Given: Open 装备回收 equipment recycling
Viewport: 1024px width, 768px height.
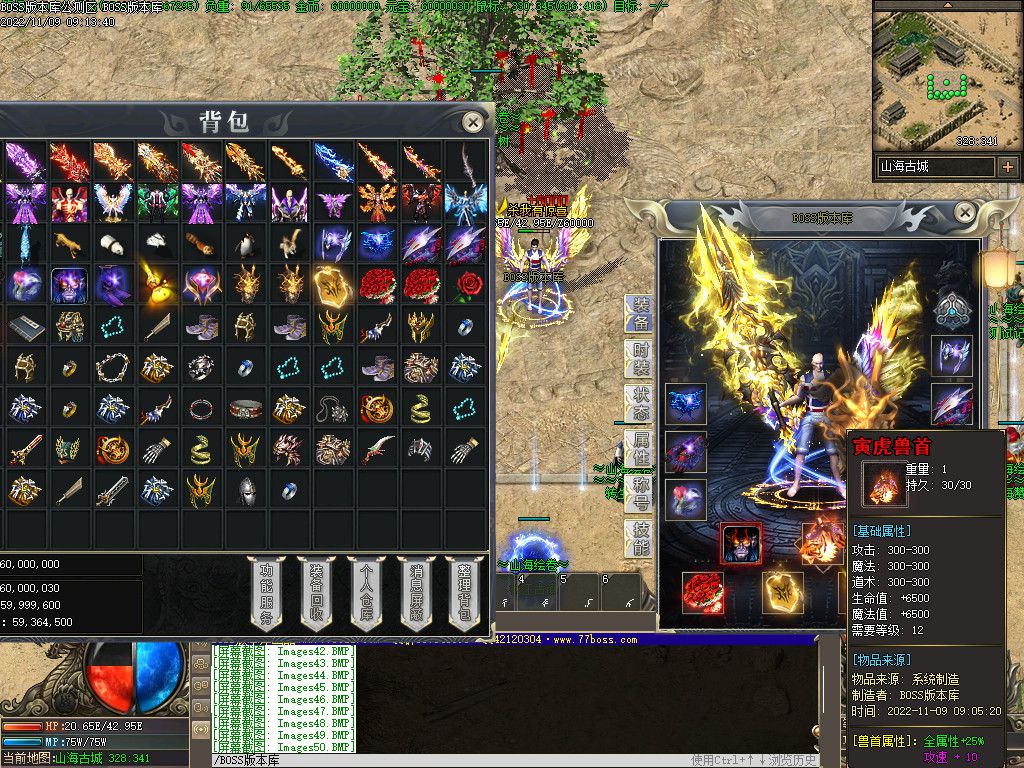Looking at the screenshot, I should (315, 592).
